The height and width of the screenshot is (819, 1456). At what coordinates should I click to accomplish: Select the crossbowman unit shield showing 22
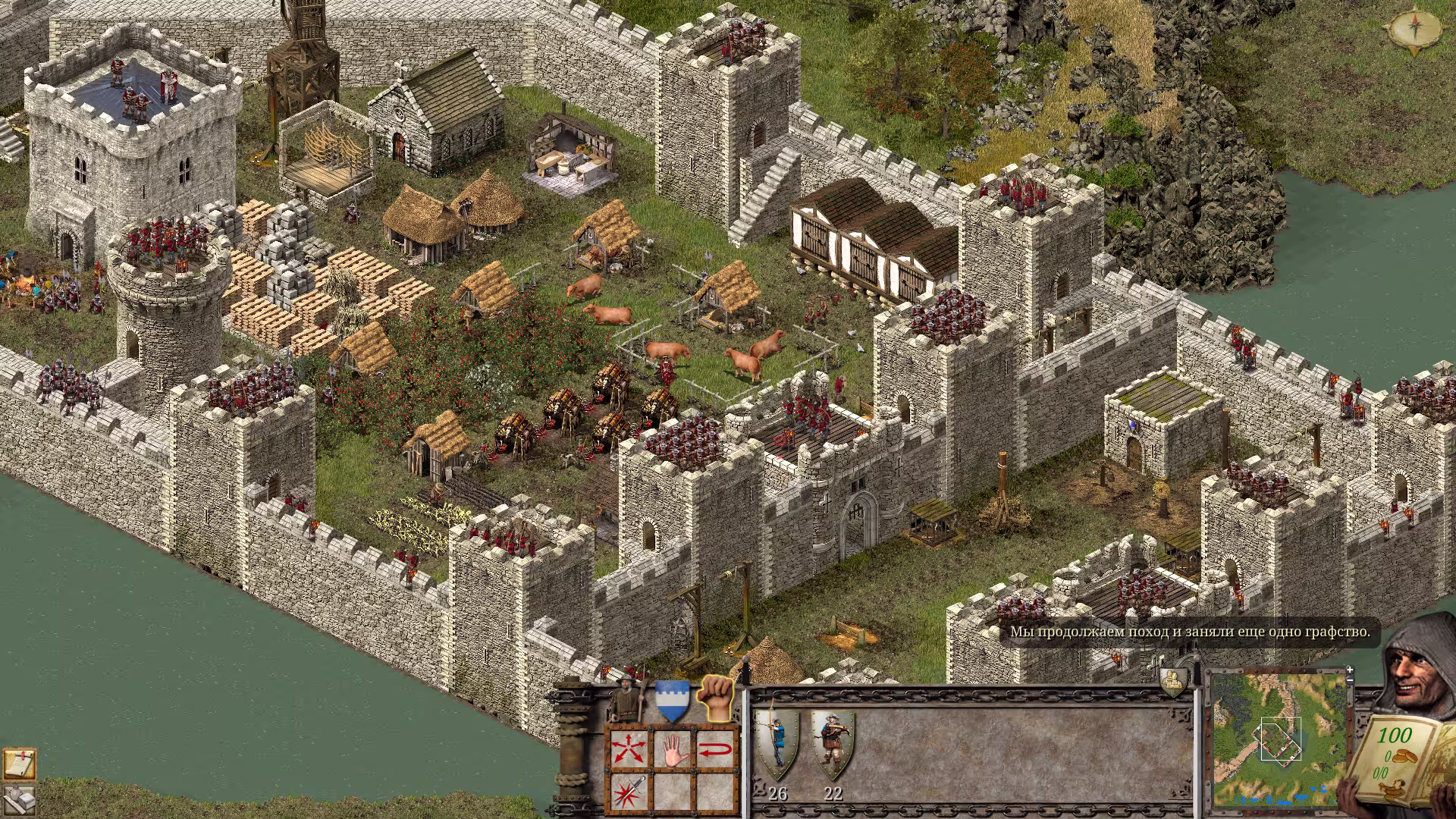click(832, 745)
